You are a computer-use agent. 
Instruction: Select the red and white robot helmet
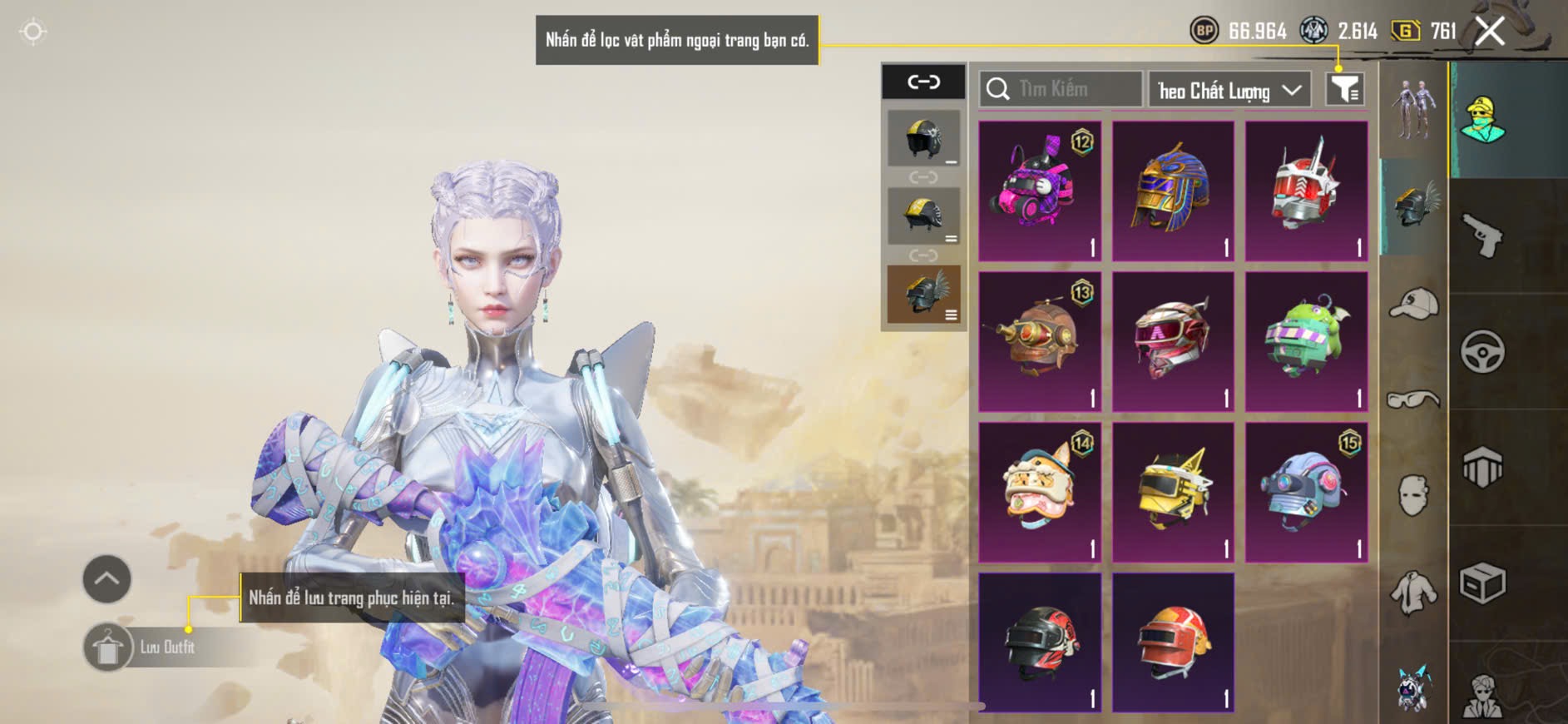[x=1306, y=191]
